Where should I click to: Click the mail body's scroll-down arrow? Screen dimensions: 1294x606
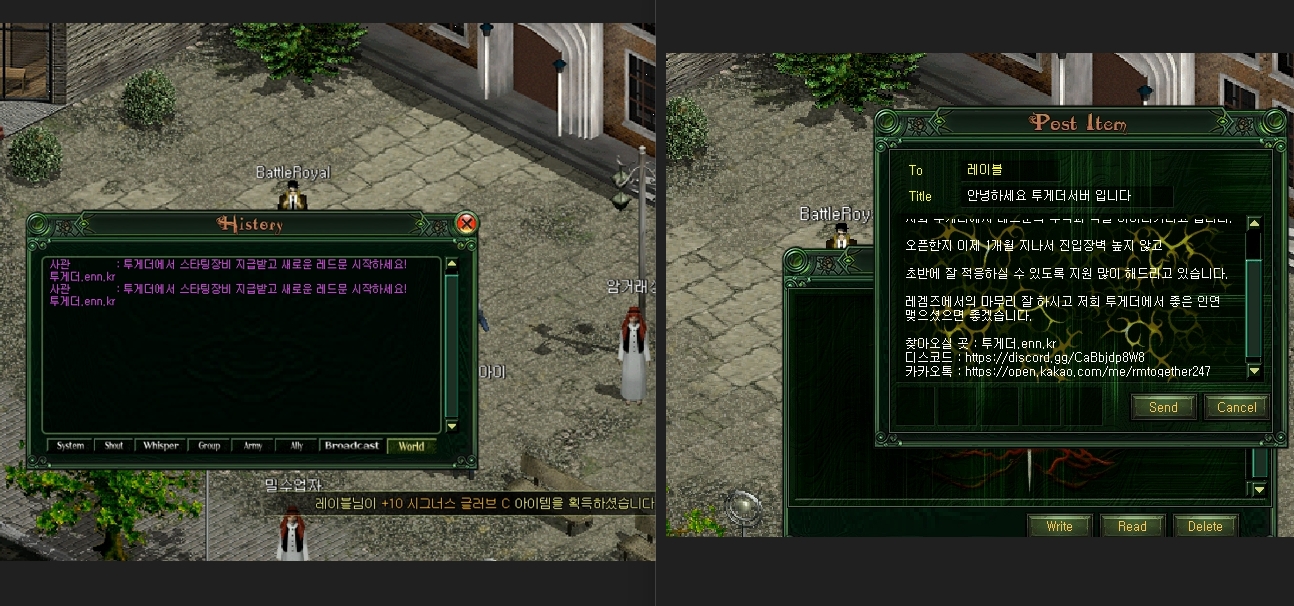[x=1255, y=371]
